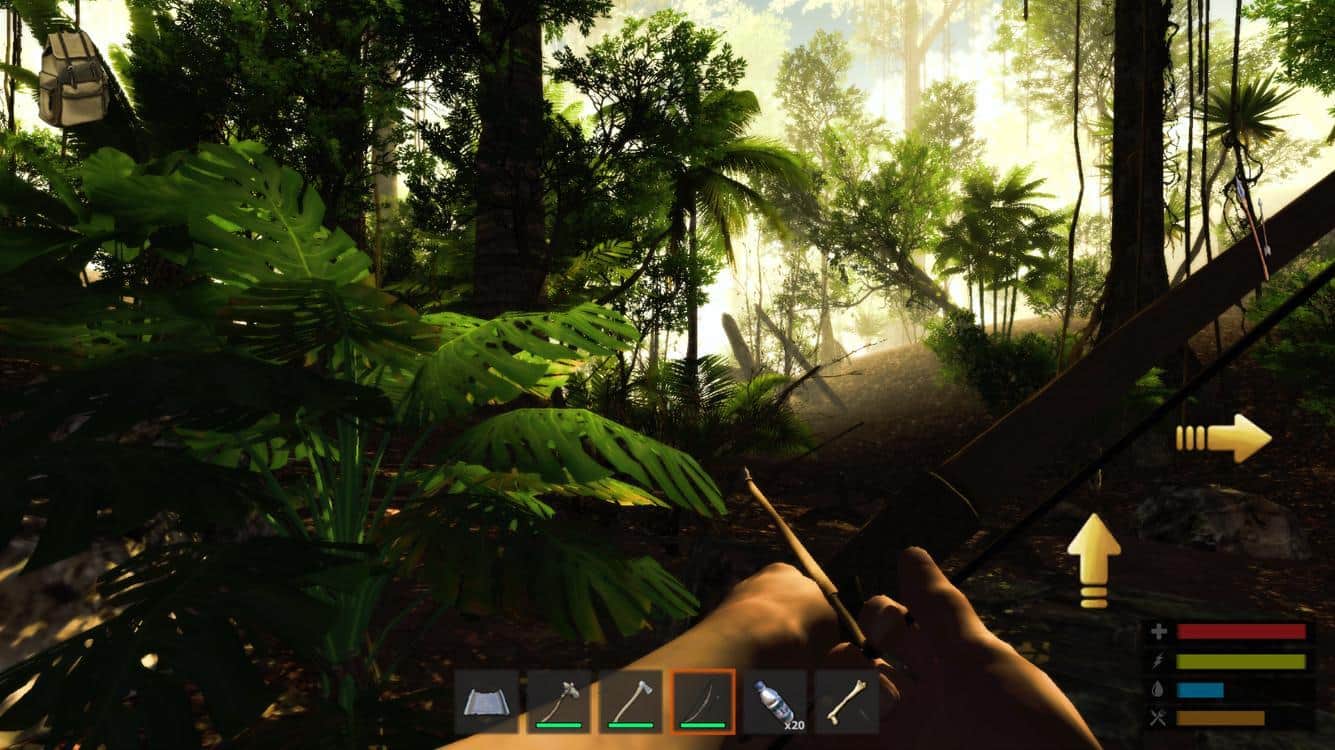Click the health cross status icon

click(1157, 631)
